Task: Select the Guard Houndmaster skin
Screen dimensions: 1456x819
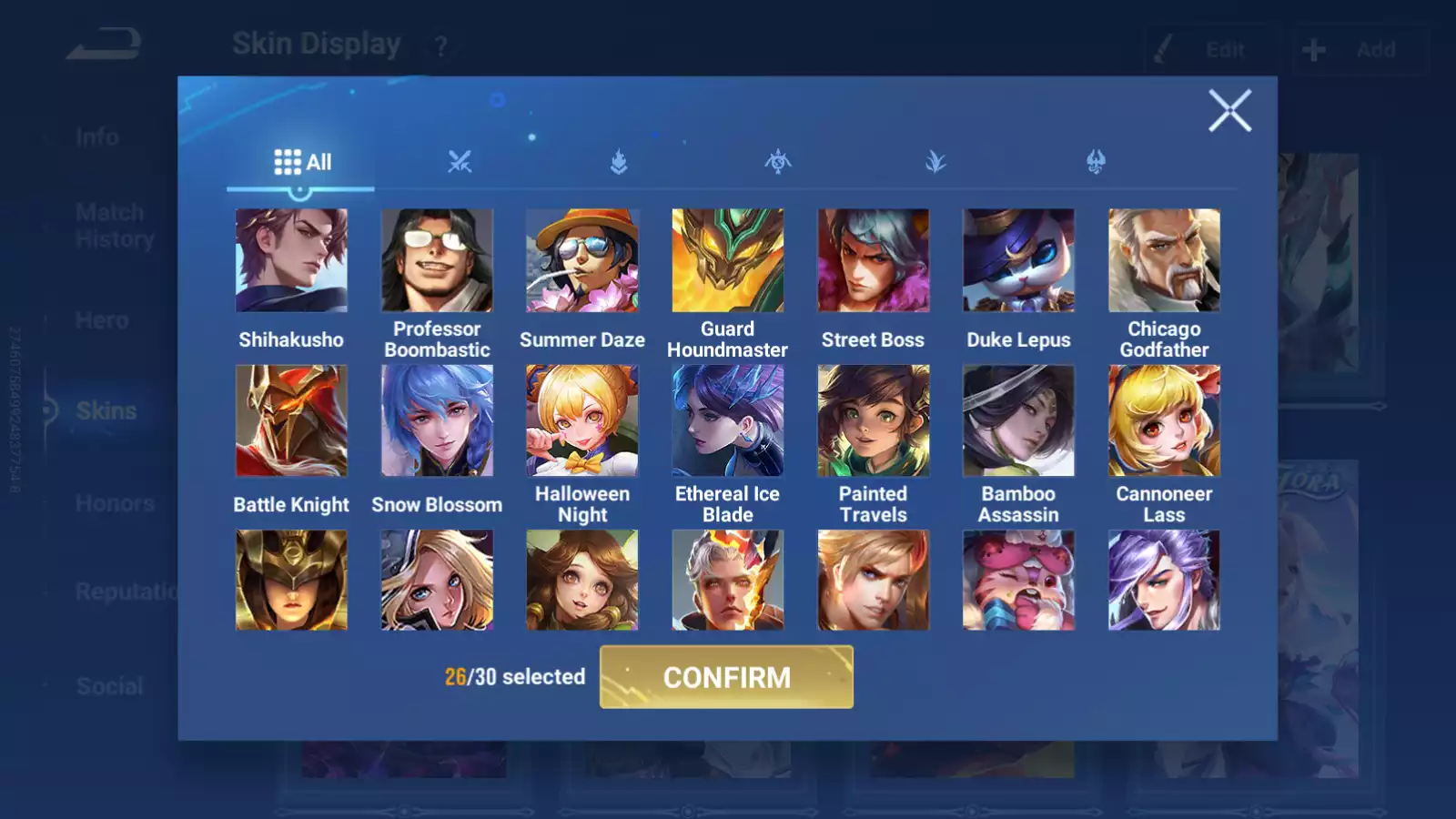Action: point(728,260)
